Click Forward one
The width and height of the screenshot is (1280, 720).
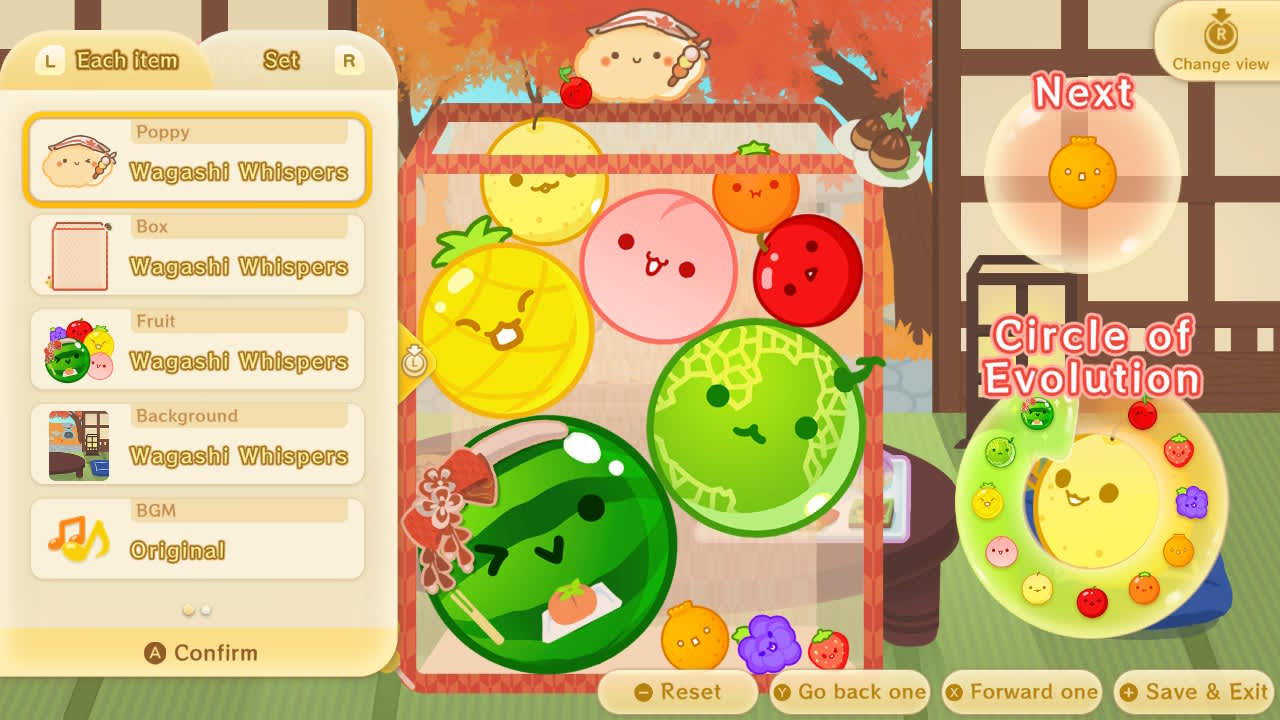click(x=1022, y=691)
